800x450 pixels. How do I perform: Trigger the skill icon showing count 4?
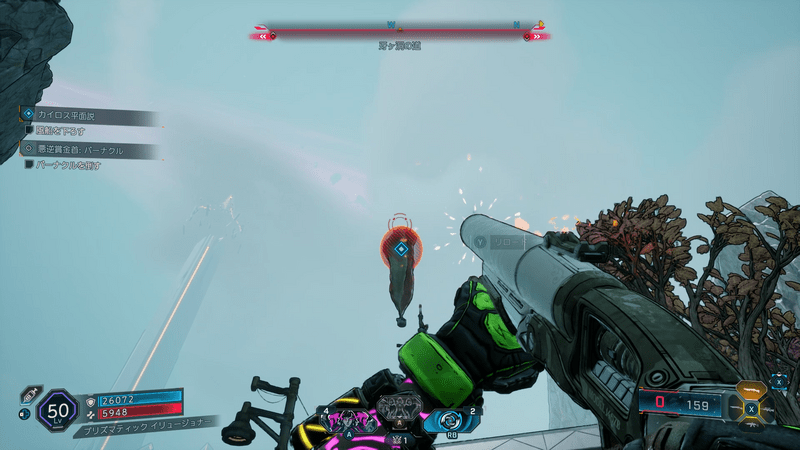point(350,421)
